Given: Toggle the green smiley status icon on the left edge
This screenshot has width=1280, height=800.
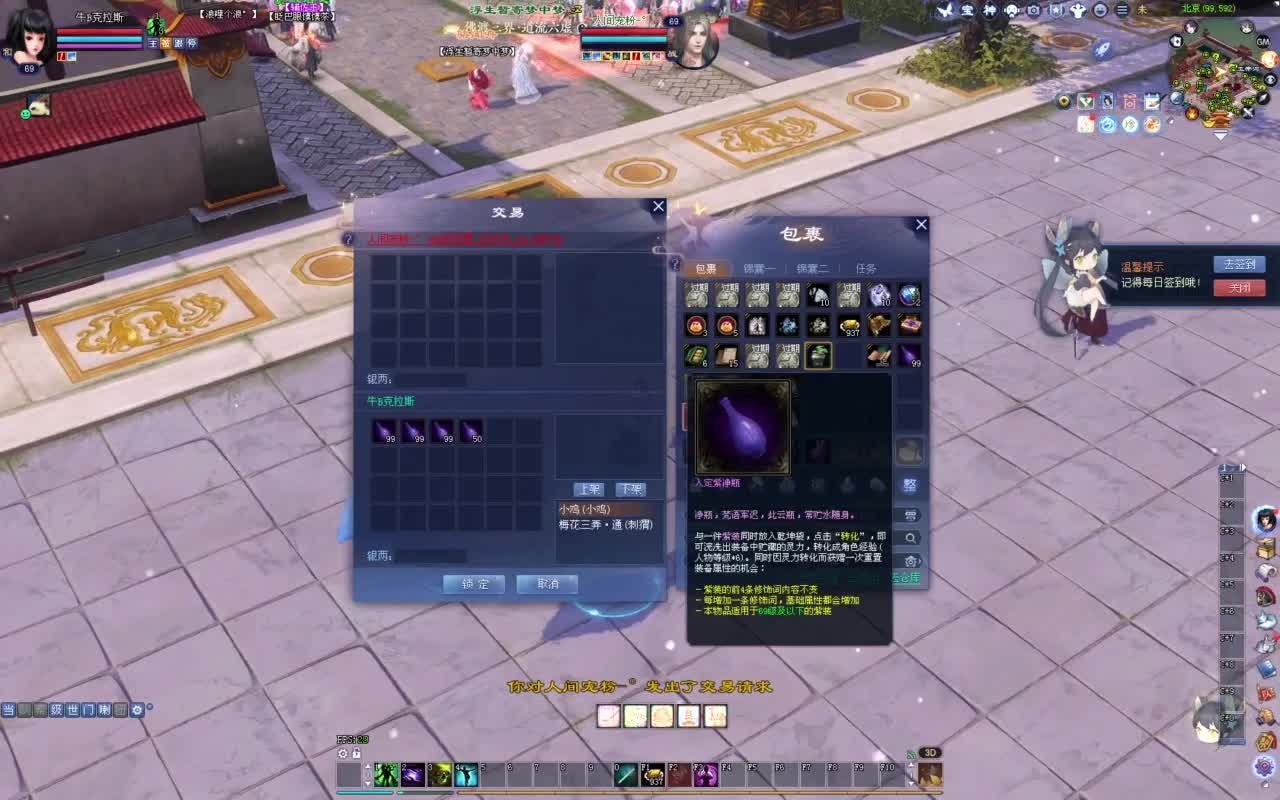Looking at the screenshot, I should pos(25,114).
